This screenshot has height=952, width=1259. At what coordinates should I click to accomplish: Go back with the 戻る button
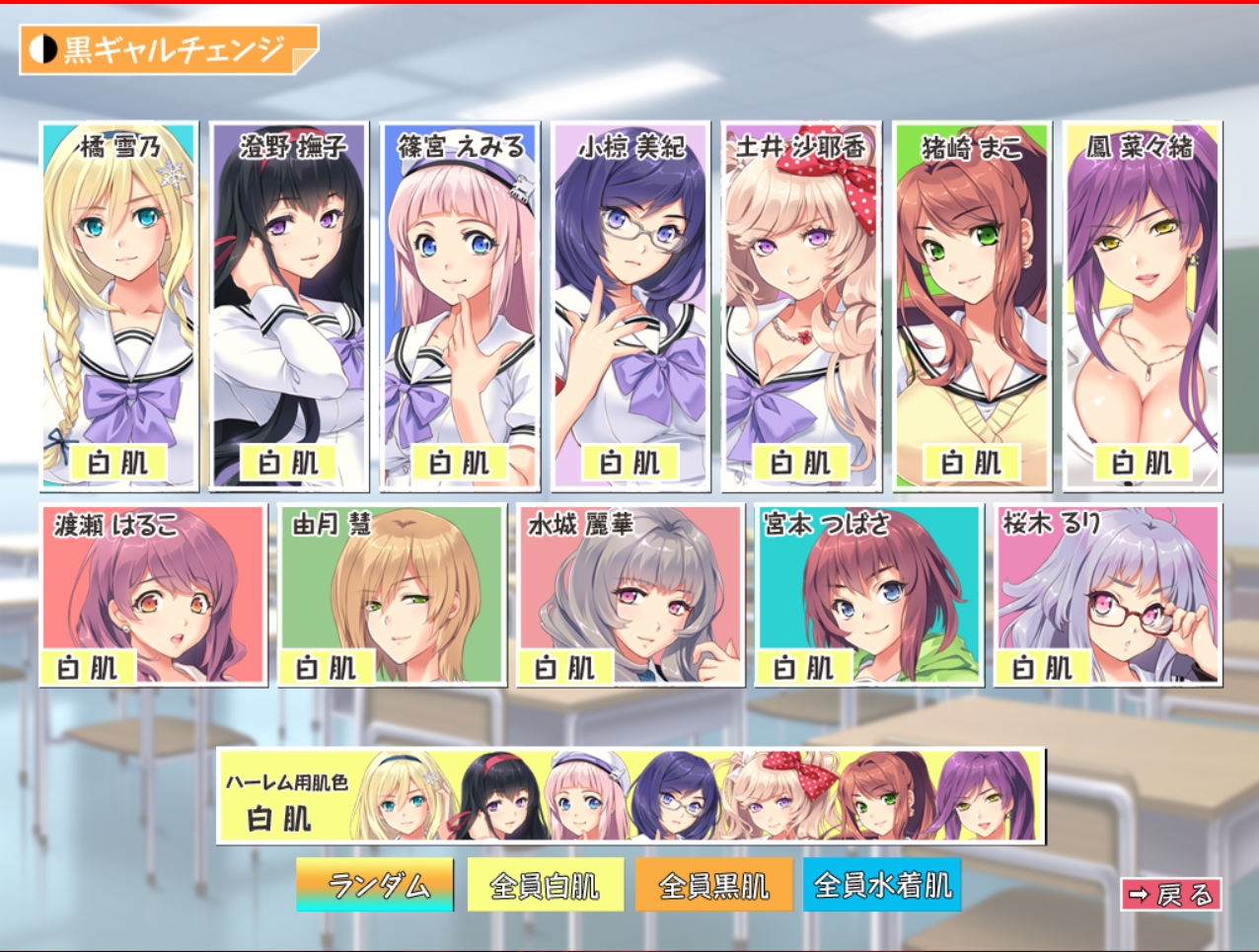pos(1171,895)
